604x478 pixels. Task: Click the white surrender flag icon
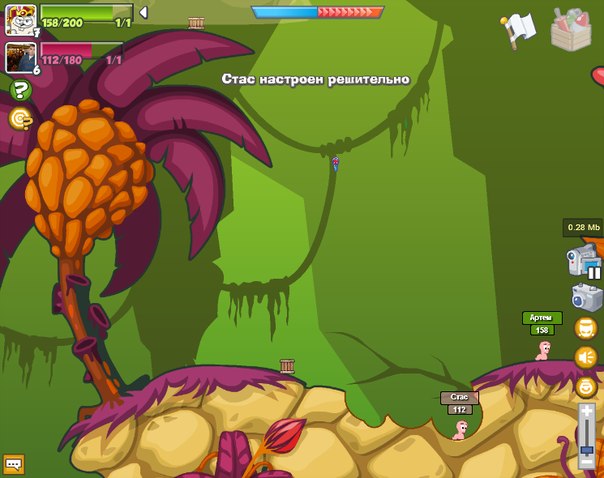click(521, 29)
